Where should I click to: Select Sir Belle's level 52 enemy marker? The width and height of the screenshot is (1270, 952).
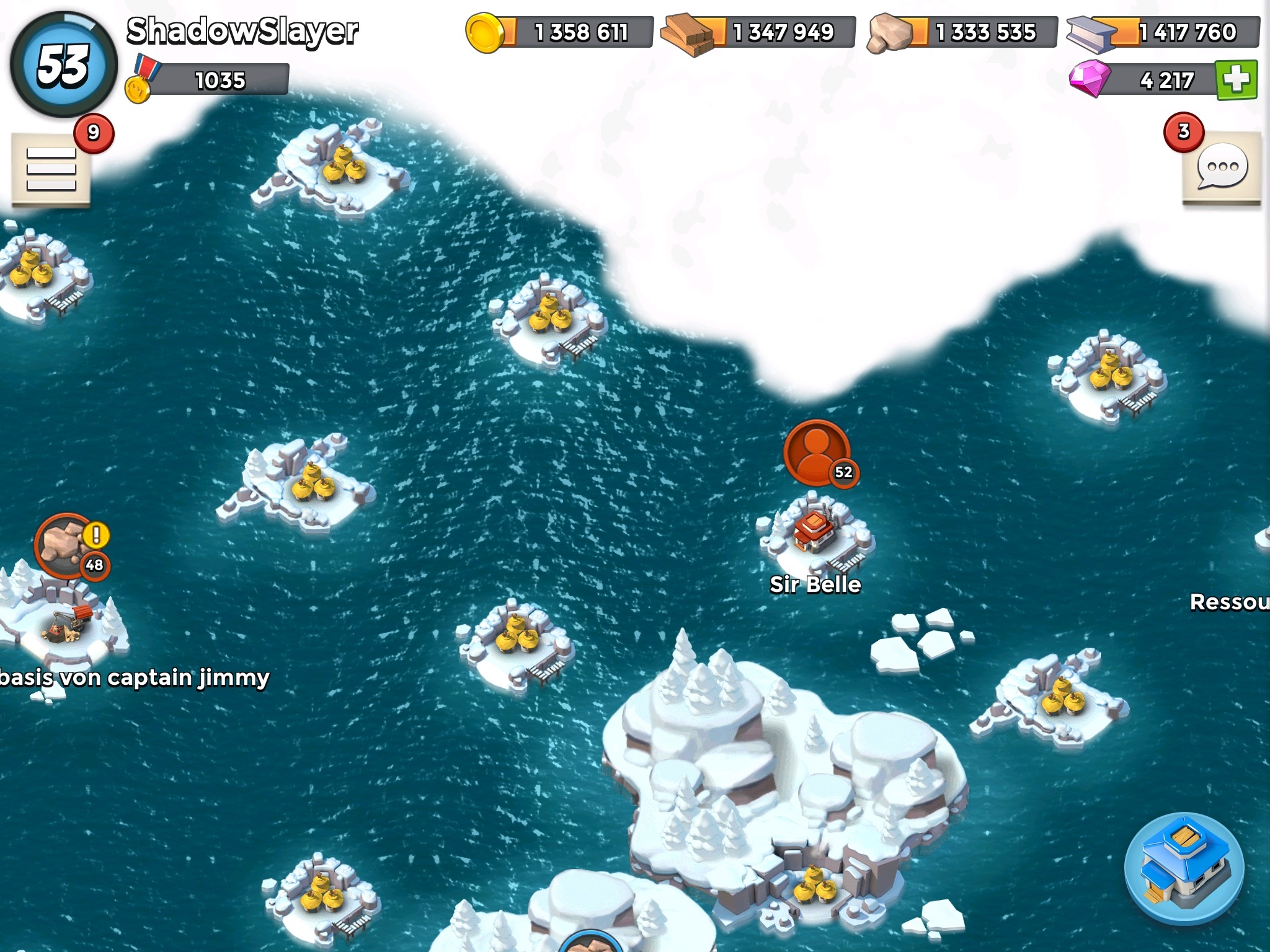pos(817,453)
